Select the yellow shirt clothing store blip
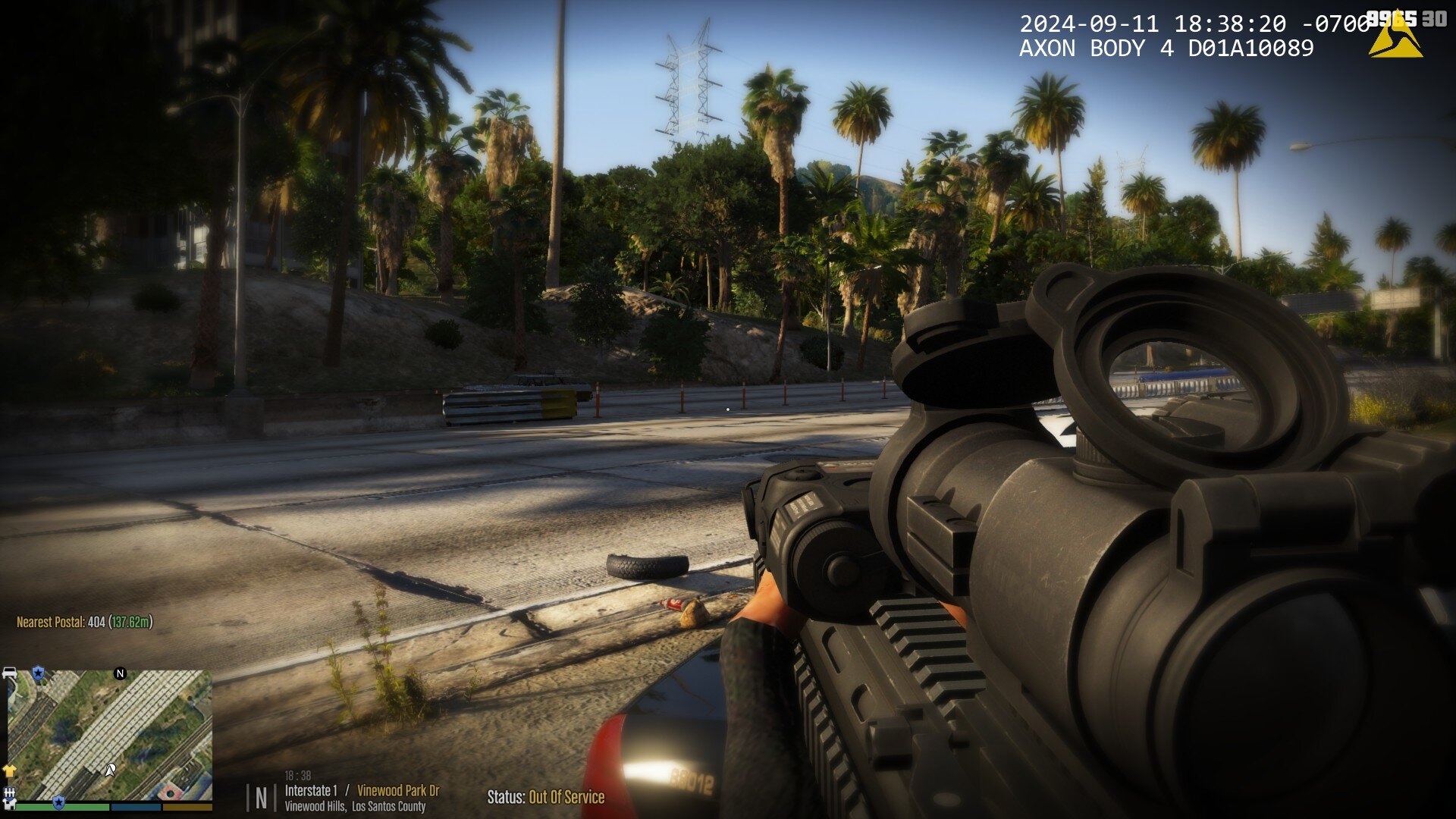Viewport: 1456px width, 819px height. (10, 771)
